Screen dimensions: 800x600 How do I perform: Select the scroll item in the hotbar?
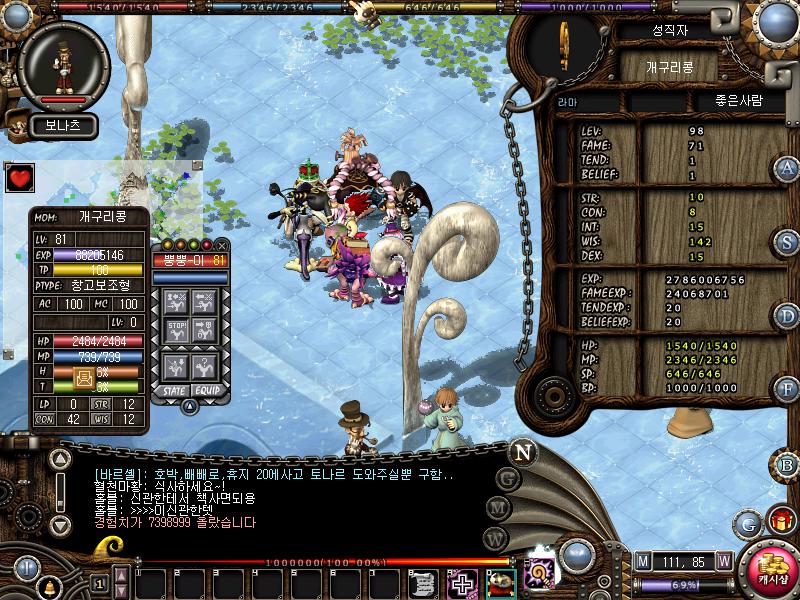(x=423, y=583)
